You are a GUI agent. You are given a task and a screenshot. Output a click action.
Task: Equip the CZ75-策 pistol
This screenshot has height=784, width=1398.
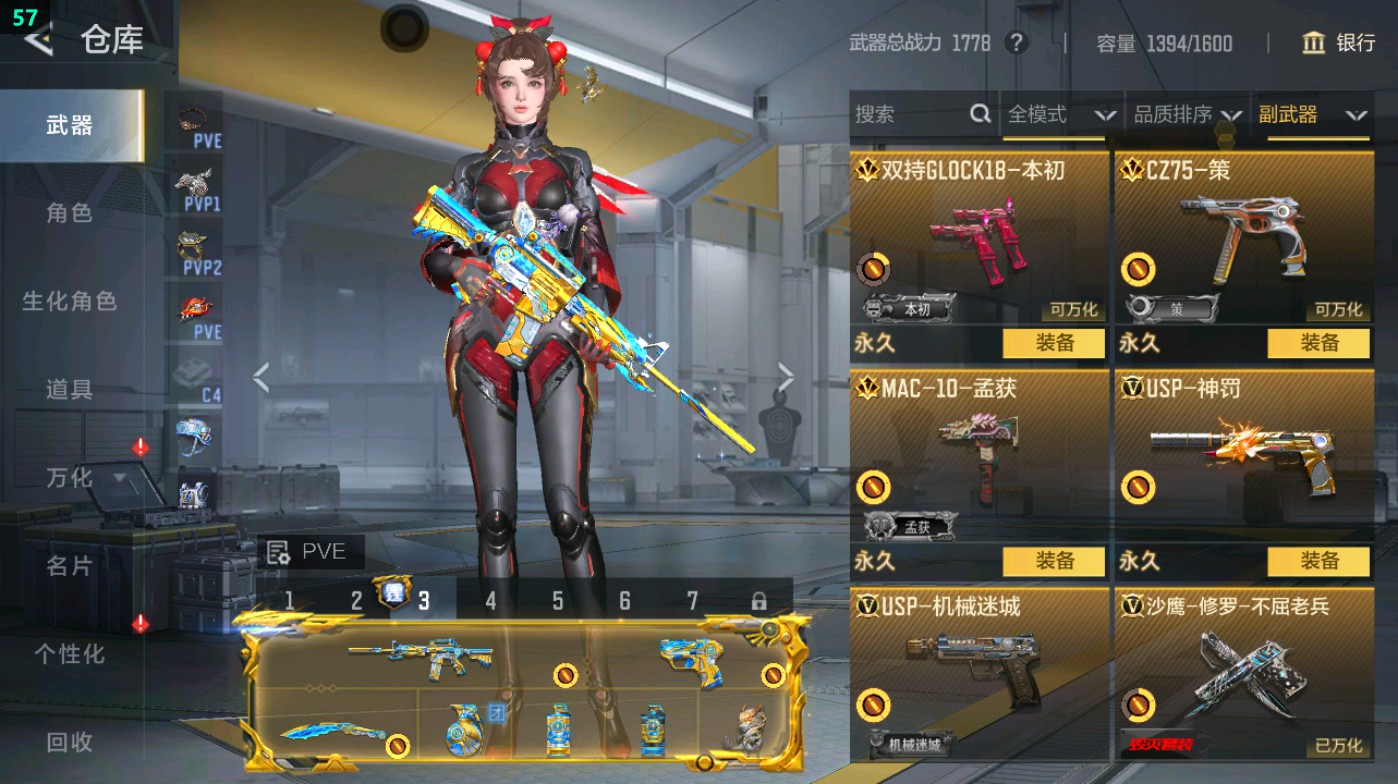coord(1318,343)
